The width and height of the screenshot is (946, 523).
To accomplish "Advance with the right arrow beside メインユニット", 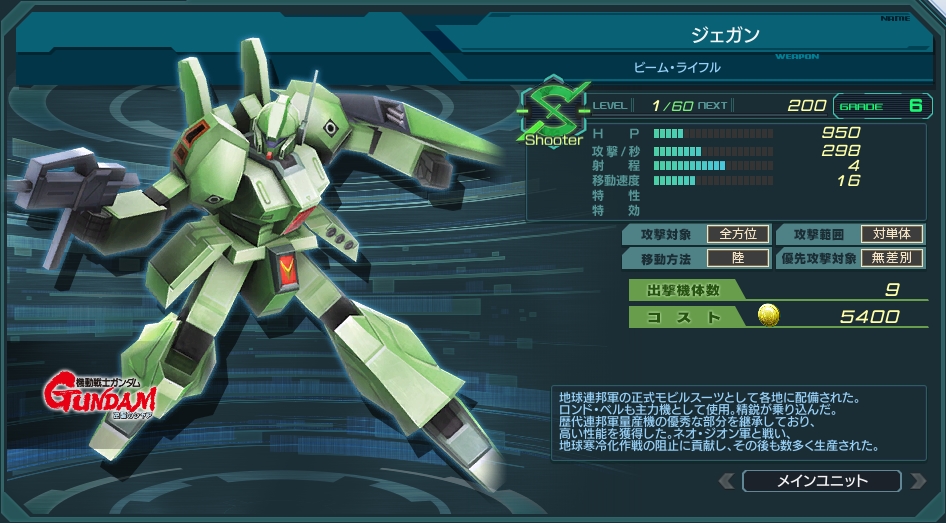I will tap(917, 481).
